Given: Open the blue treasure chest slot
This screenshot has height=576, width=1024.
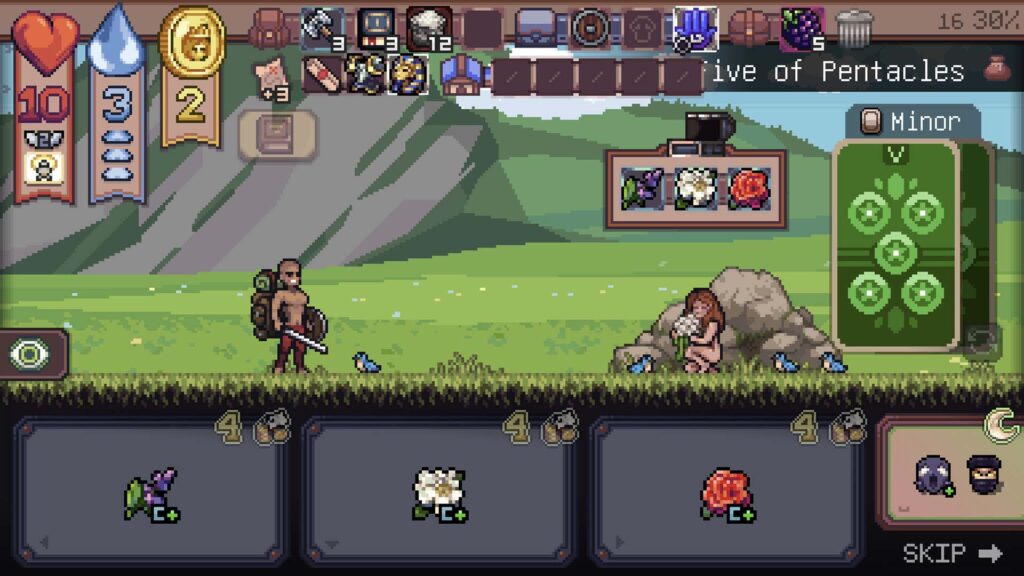Looking at the screenshot, I should pyautogui.click(x=536, y=28).
